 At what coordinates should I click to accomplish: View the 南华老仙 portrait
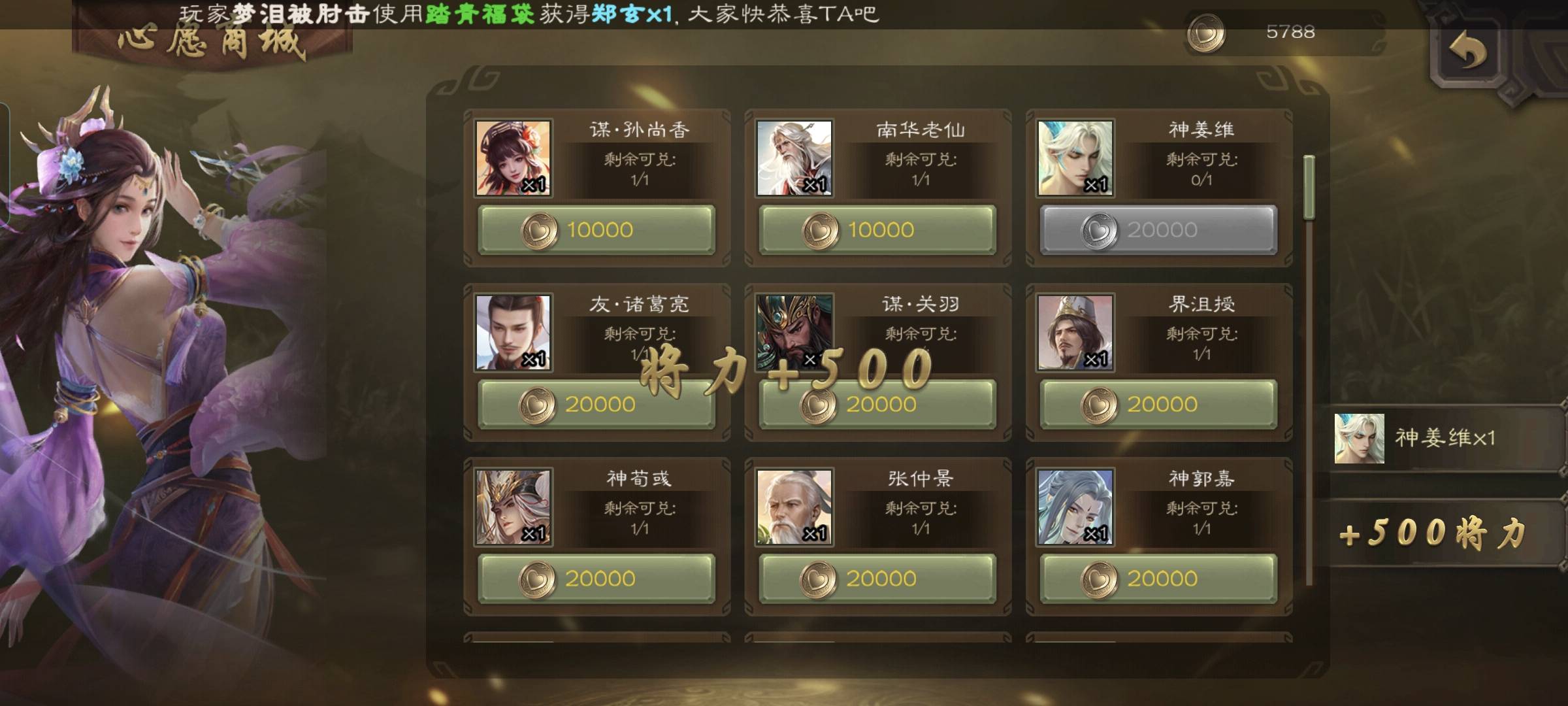click(794, 158)
